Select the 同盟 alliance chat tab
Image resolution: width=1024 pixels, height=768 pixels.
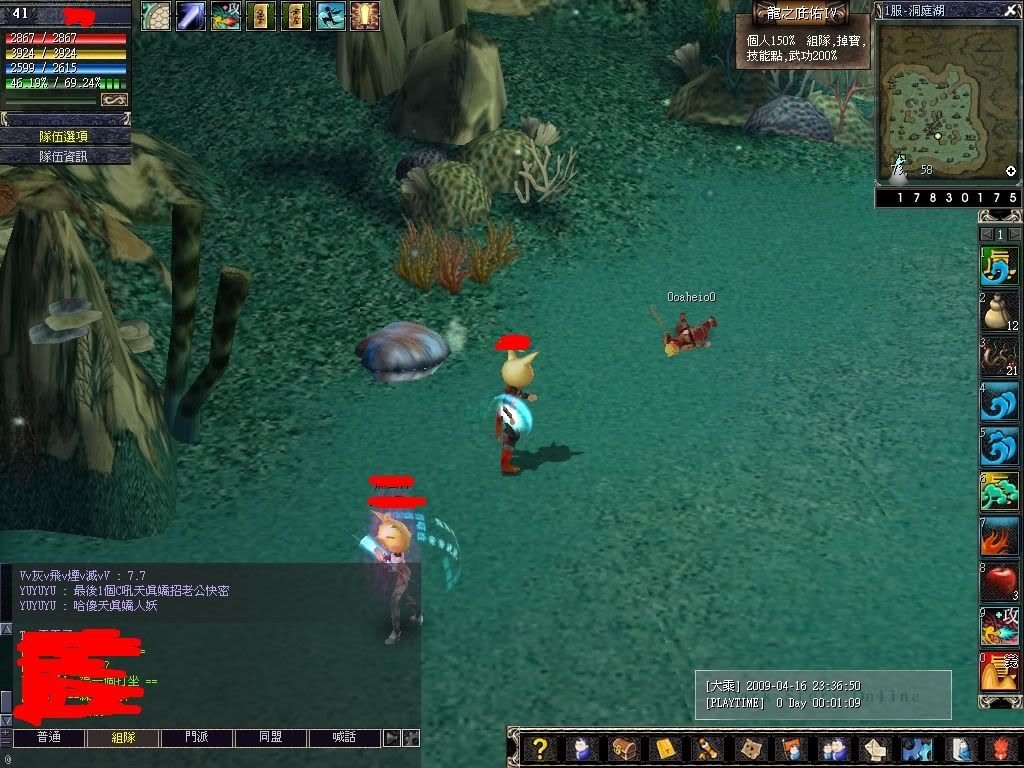pos(270,738)
